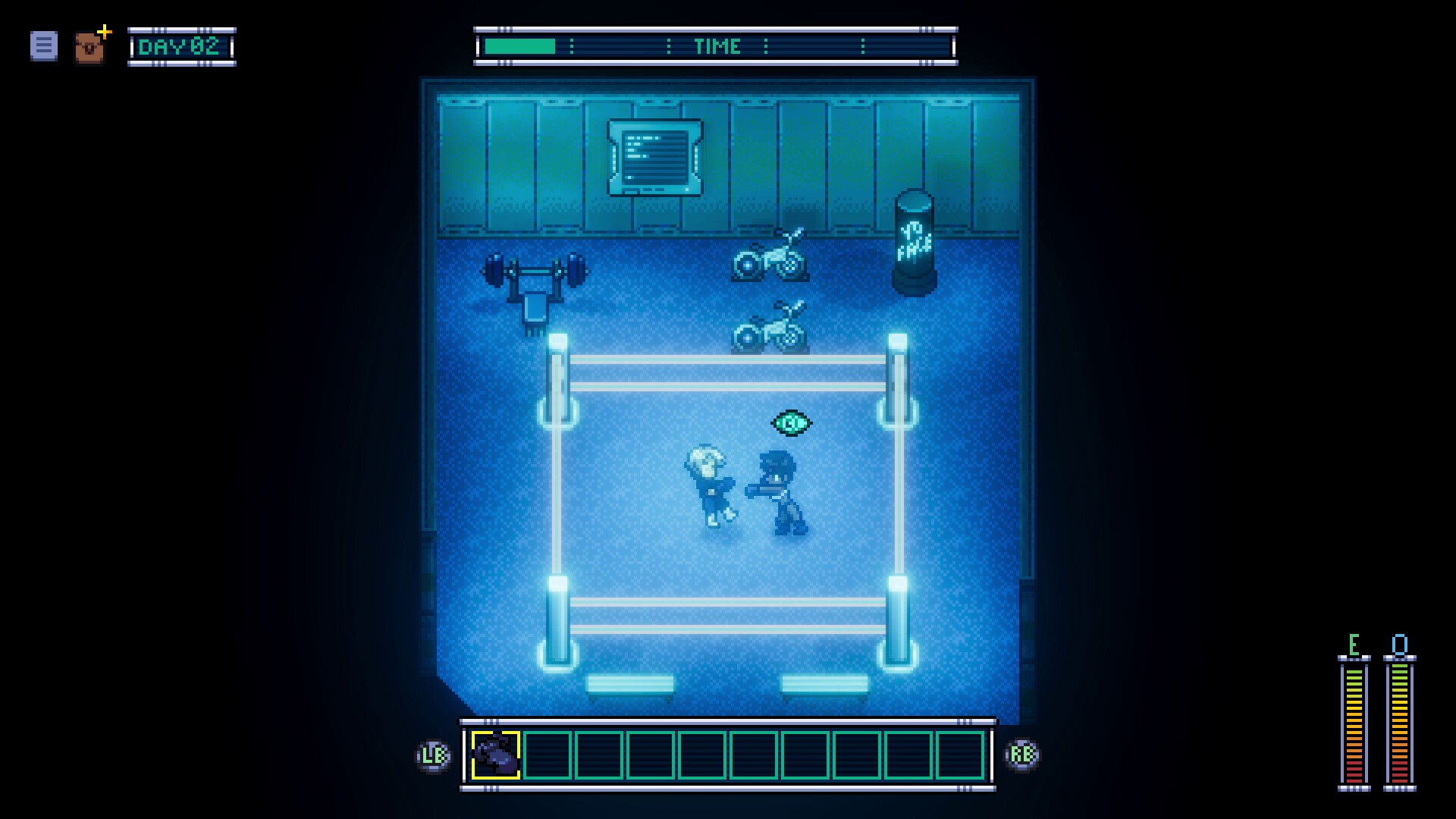
Task: Open the brown backpack inventory
Action: (x=89, y=48)
